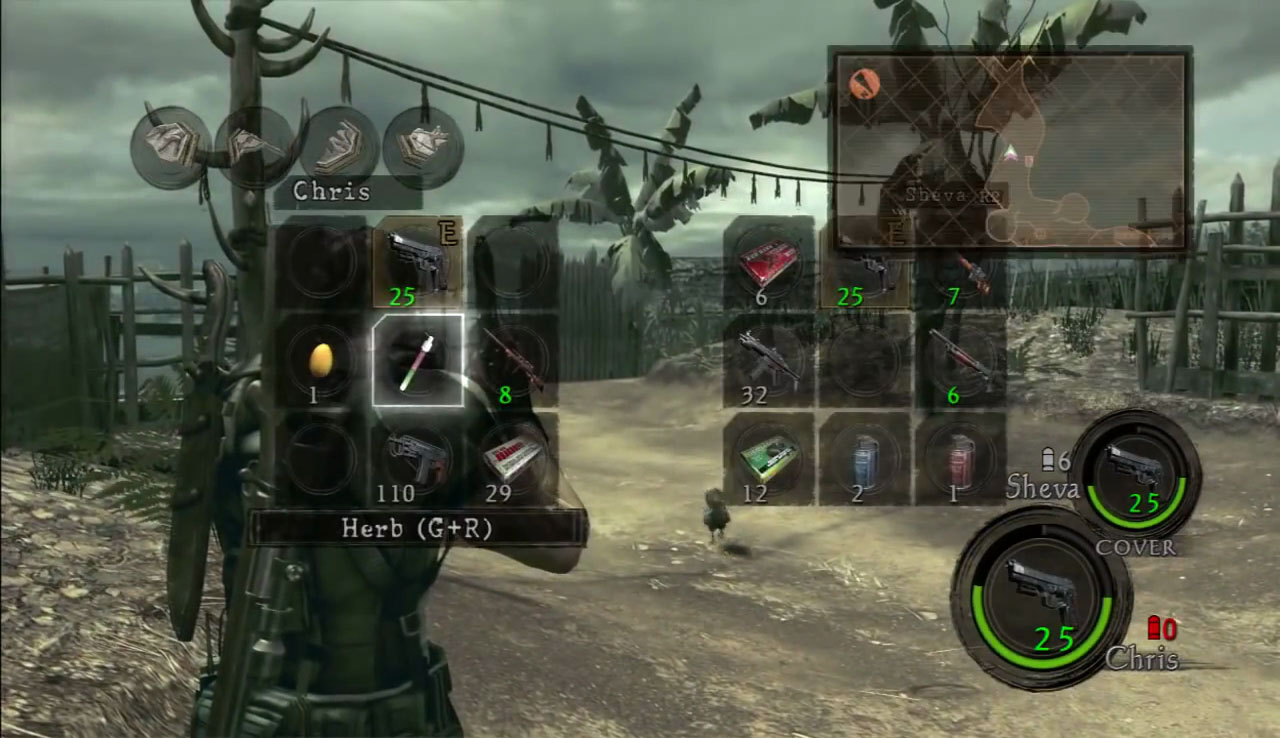Select Sheva's red grenade slot

(960, 458)
